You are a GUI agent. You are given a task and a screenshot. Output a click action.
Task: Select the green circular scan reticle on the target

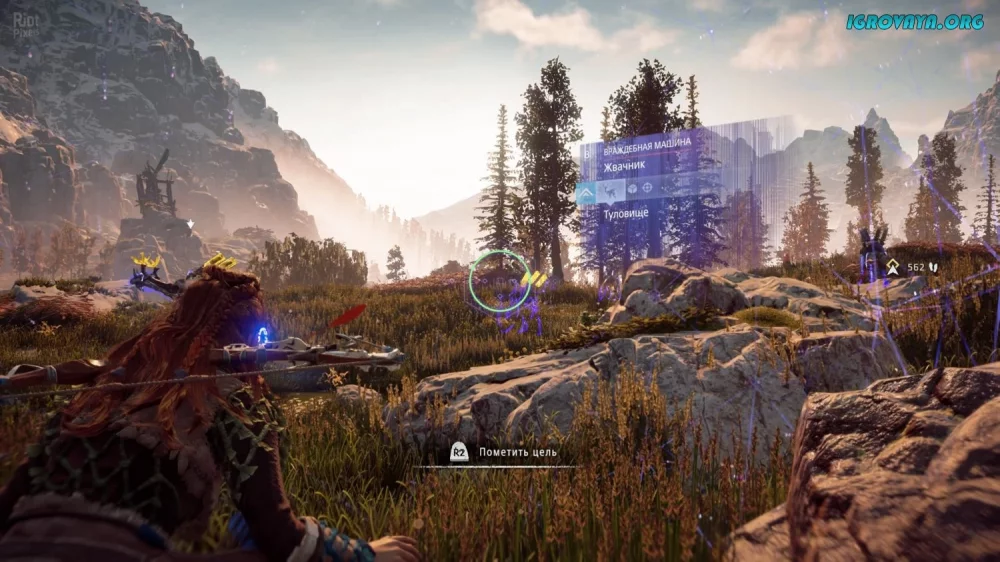click(499, 279)
